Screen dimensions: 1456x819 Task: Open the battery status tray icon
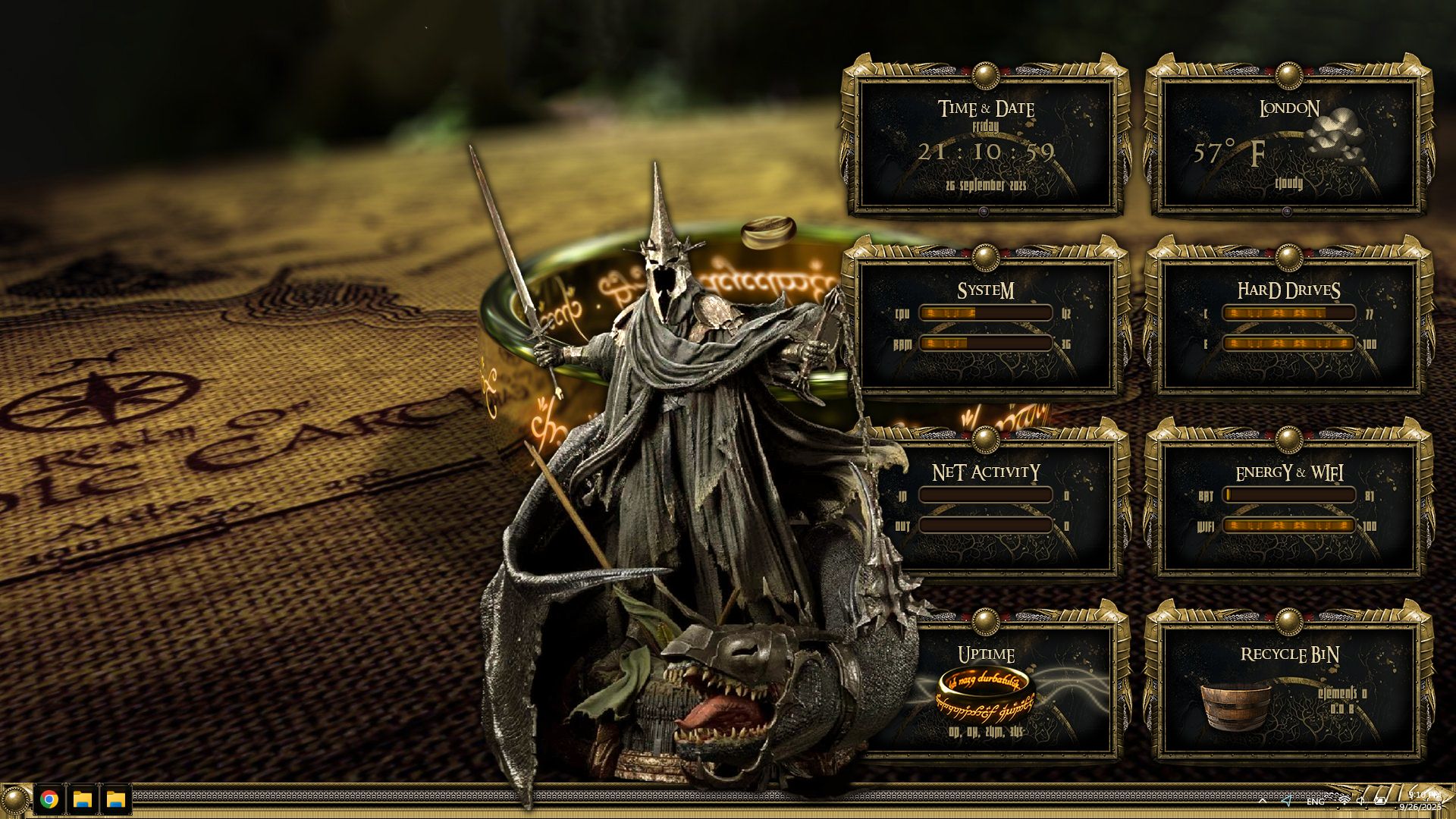coord(1381,801)
